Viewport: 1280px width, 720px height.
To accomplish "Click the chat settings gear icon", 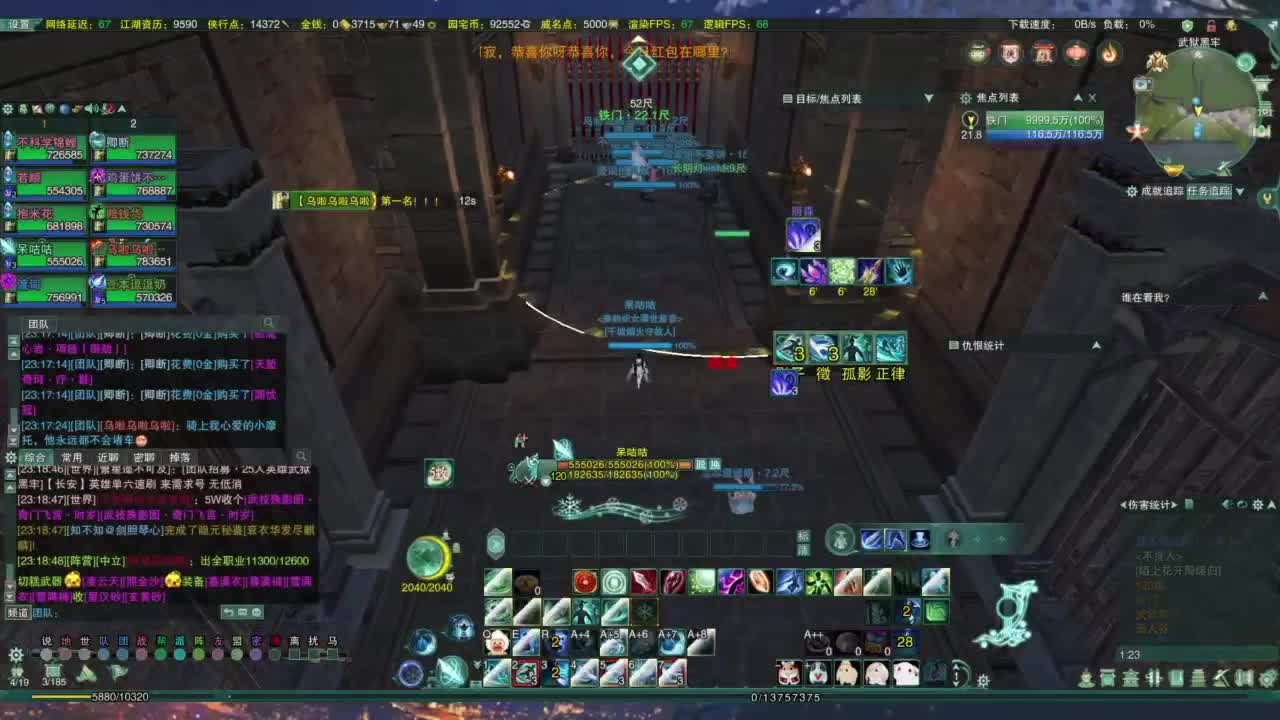I will click(x=10, y=457).
